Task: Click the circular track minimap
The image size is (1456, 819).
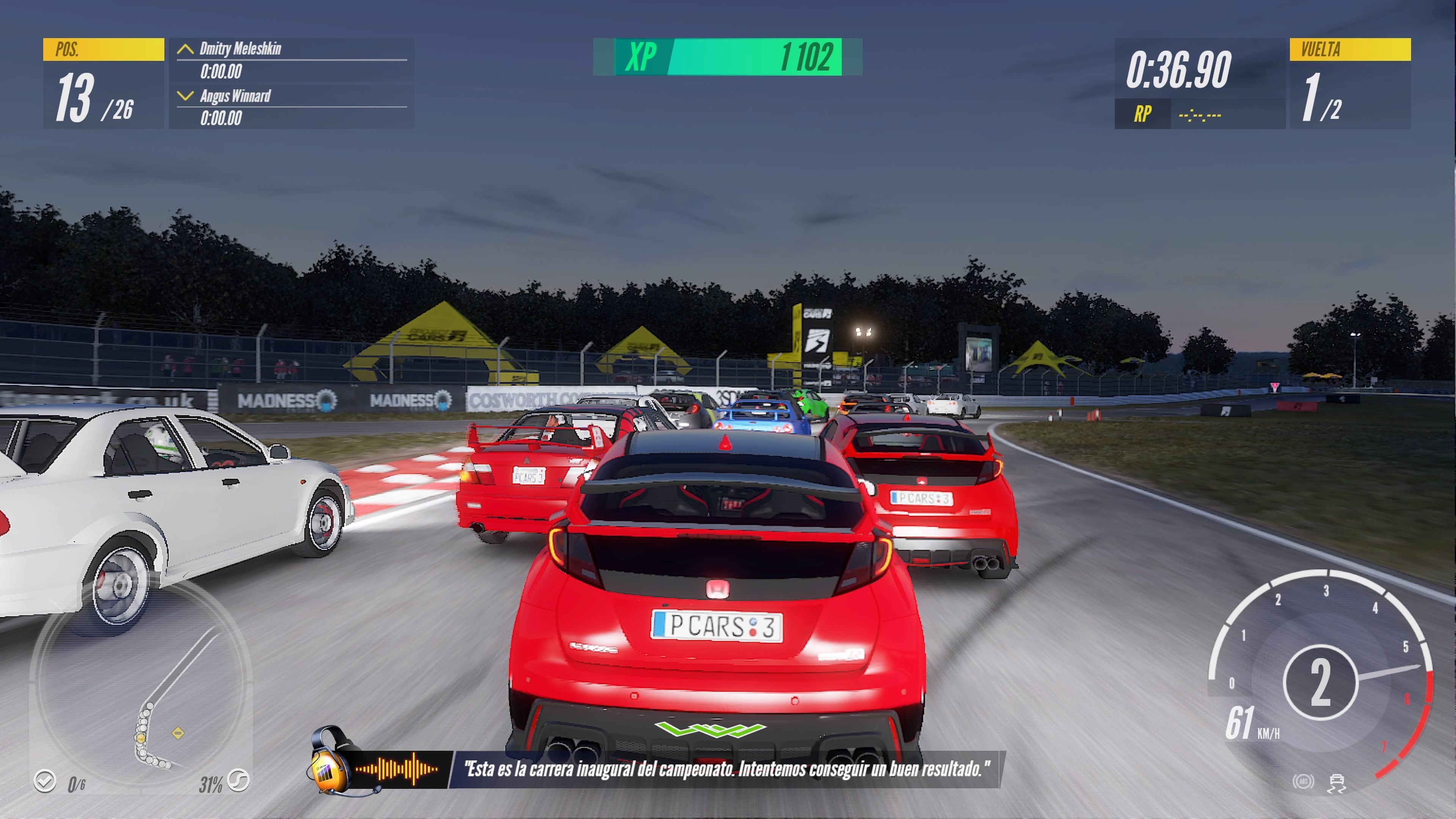Action: 141,684
